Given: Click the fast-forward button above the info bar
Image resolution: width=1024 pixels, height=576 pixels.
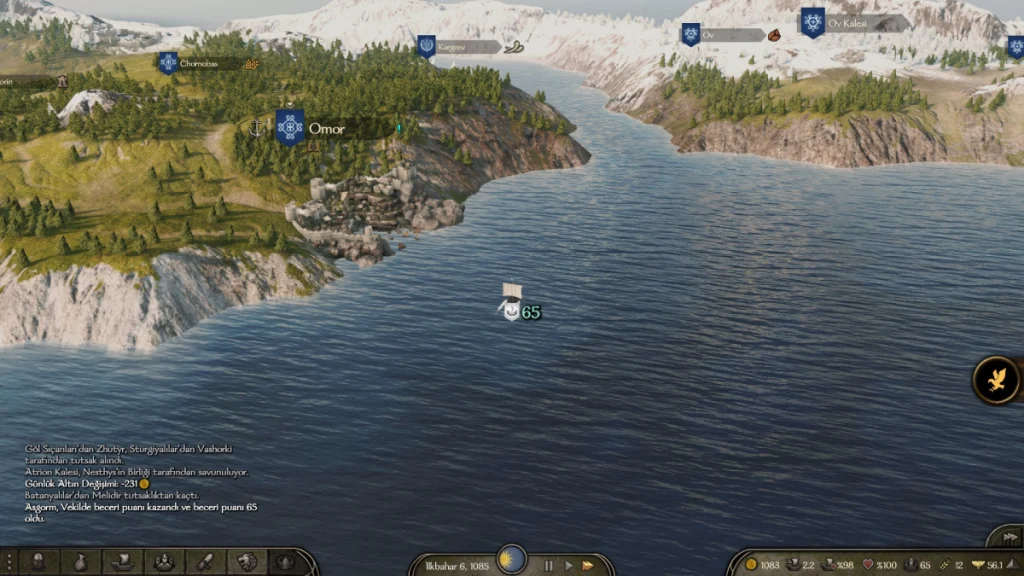Looking at the screenshot, I should pos(1003,536).
